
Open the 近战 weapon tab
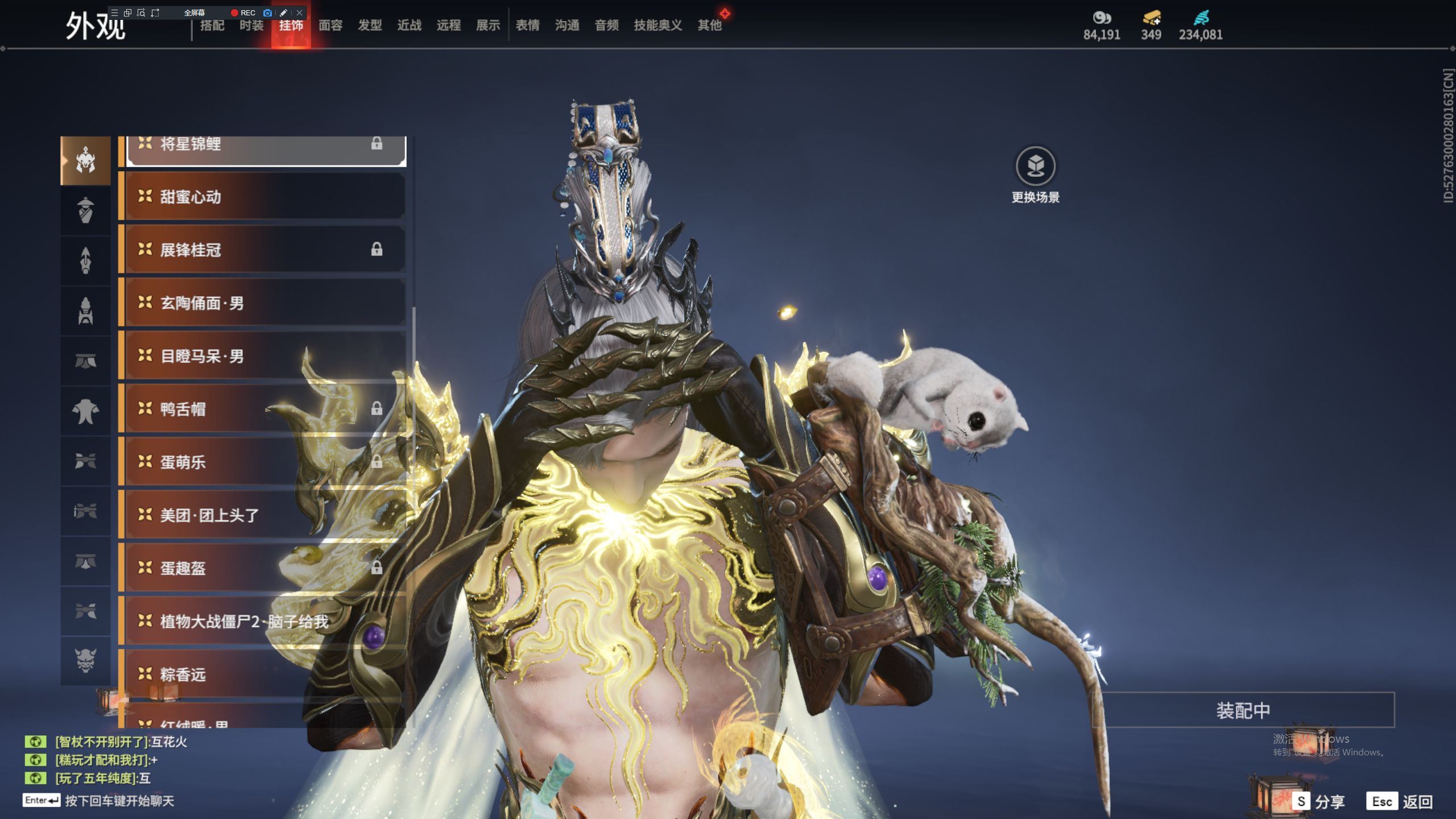pos(409,26)
